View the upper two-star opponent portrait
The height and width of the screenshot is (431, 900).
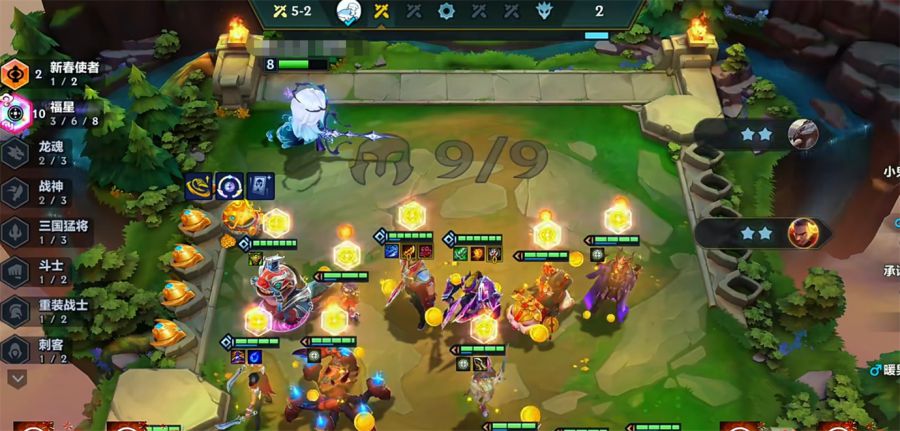802,133
